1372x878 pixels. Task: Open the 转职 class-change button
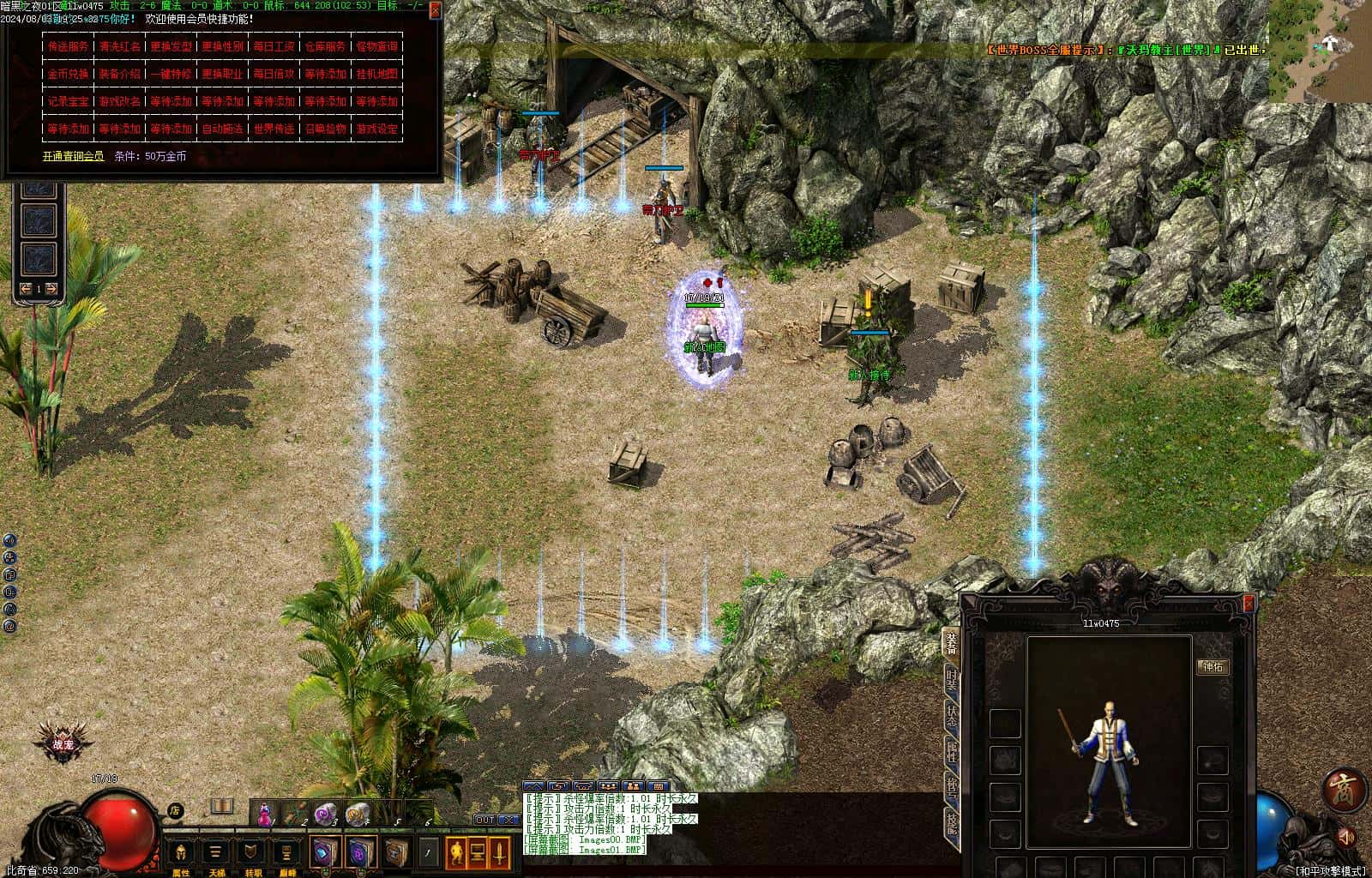coord(252,852)
